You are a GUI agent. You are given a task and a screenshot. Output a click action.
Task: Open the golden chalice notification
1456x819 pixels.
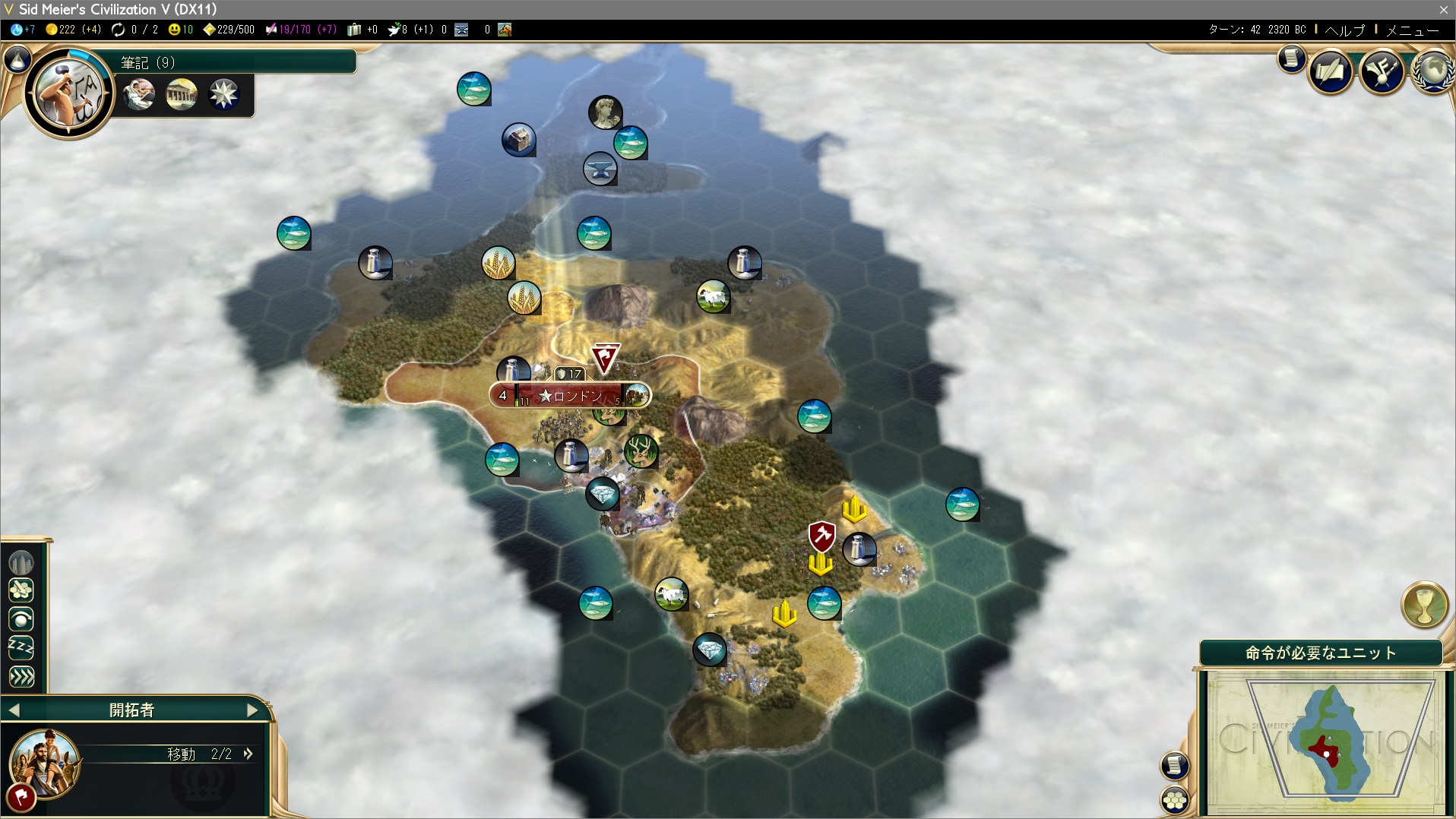(1424, 605)
